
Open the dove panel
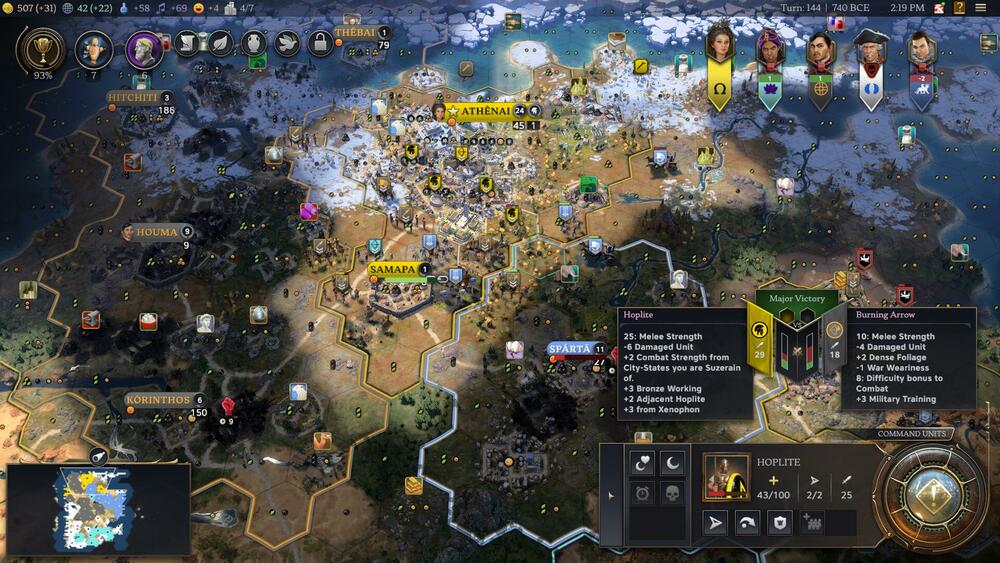tap(286, 43)
